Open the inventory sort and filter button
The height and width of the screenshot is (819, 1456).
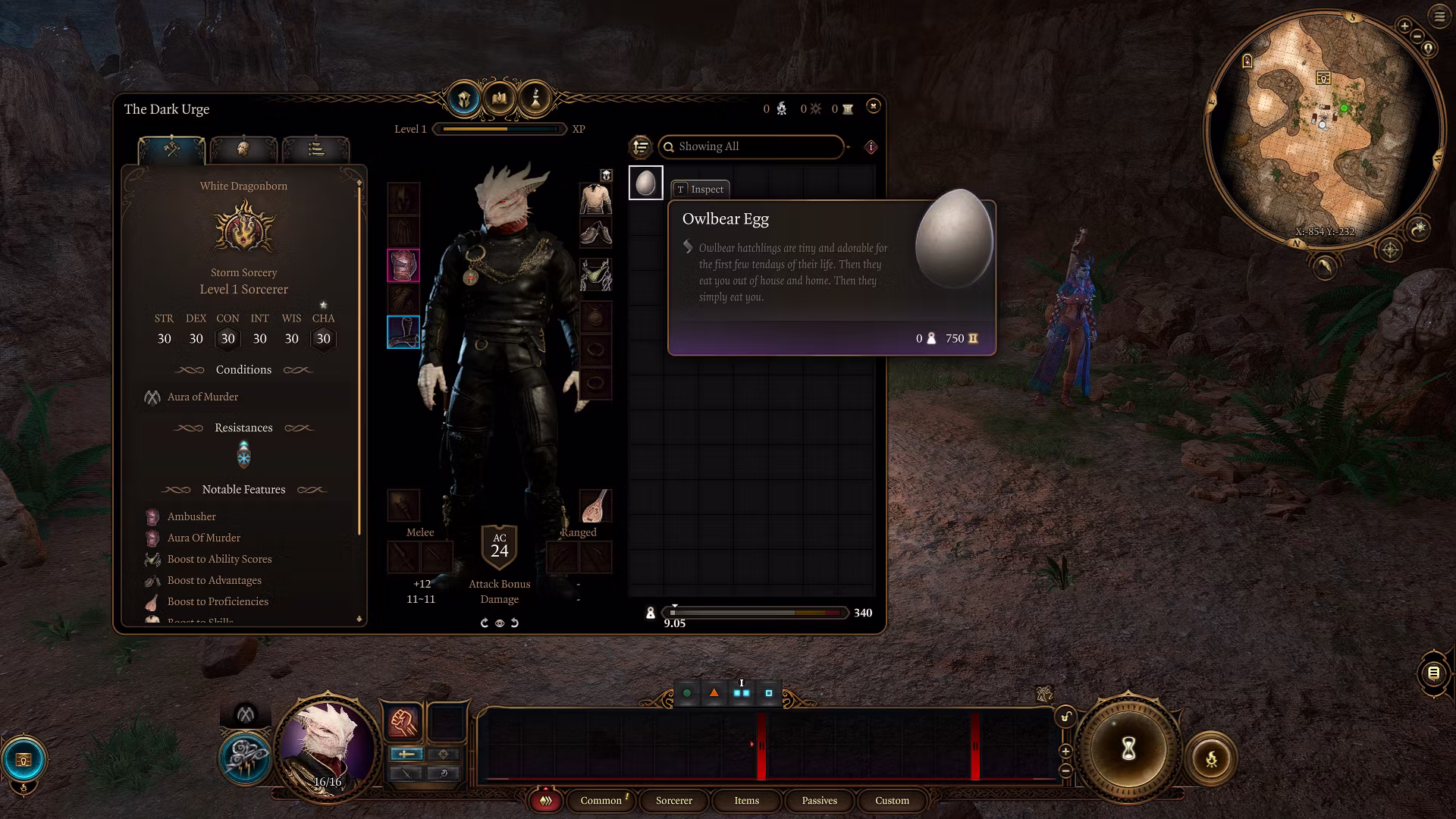click(x=641, y=146)
